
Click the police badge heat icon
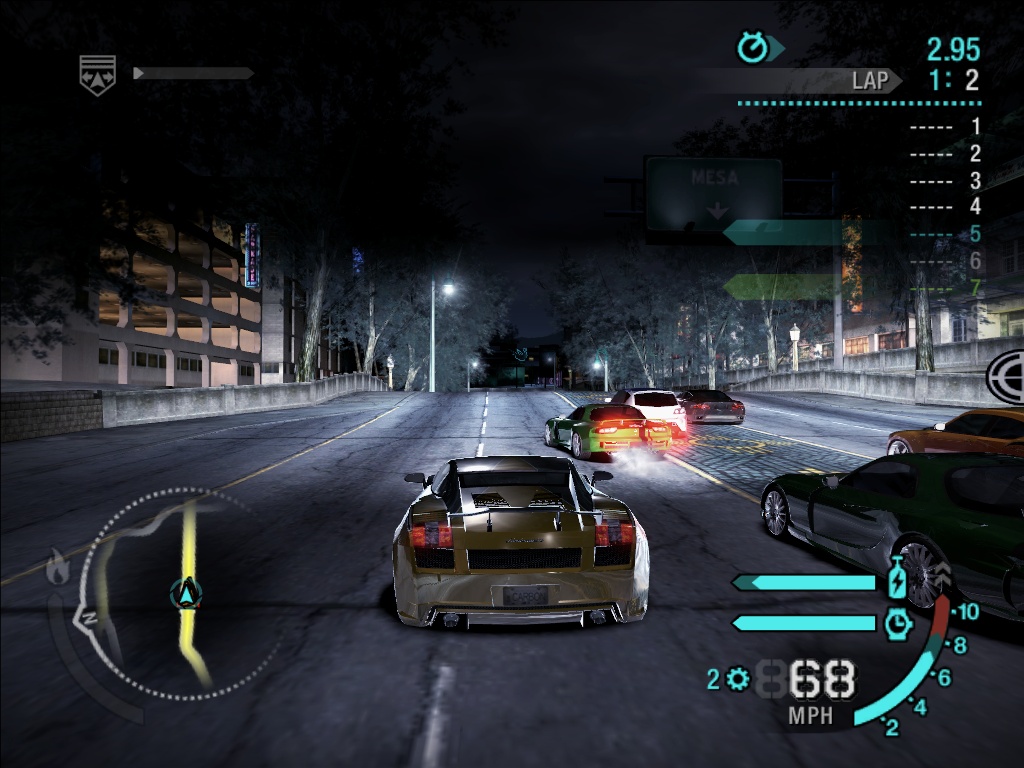98,74
